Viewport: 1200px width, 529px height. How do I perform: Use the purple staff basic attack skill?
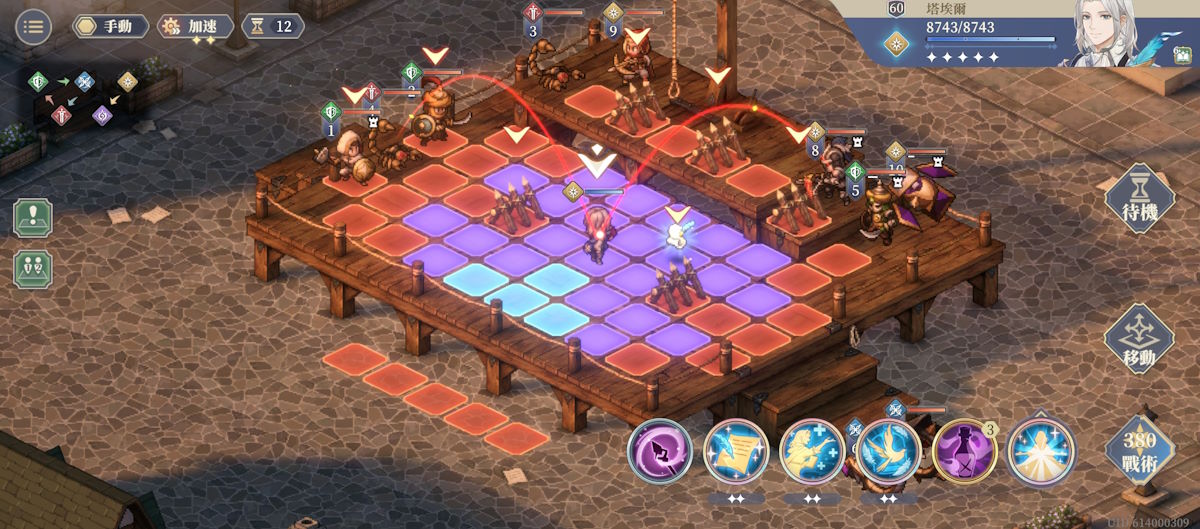660,451
